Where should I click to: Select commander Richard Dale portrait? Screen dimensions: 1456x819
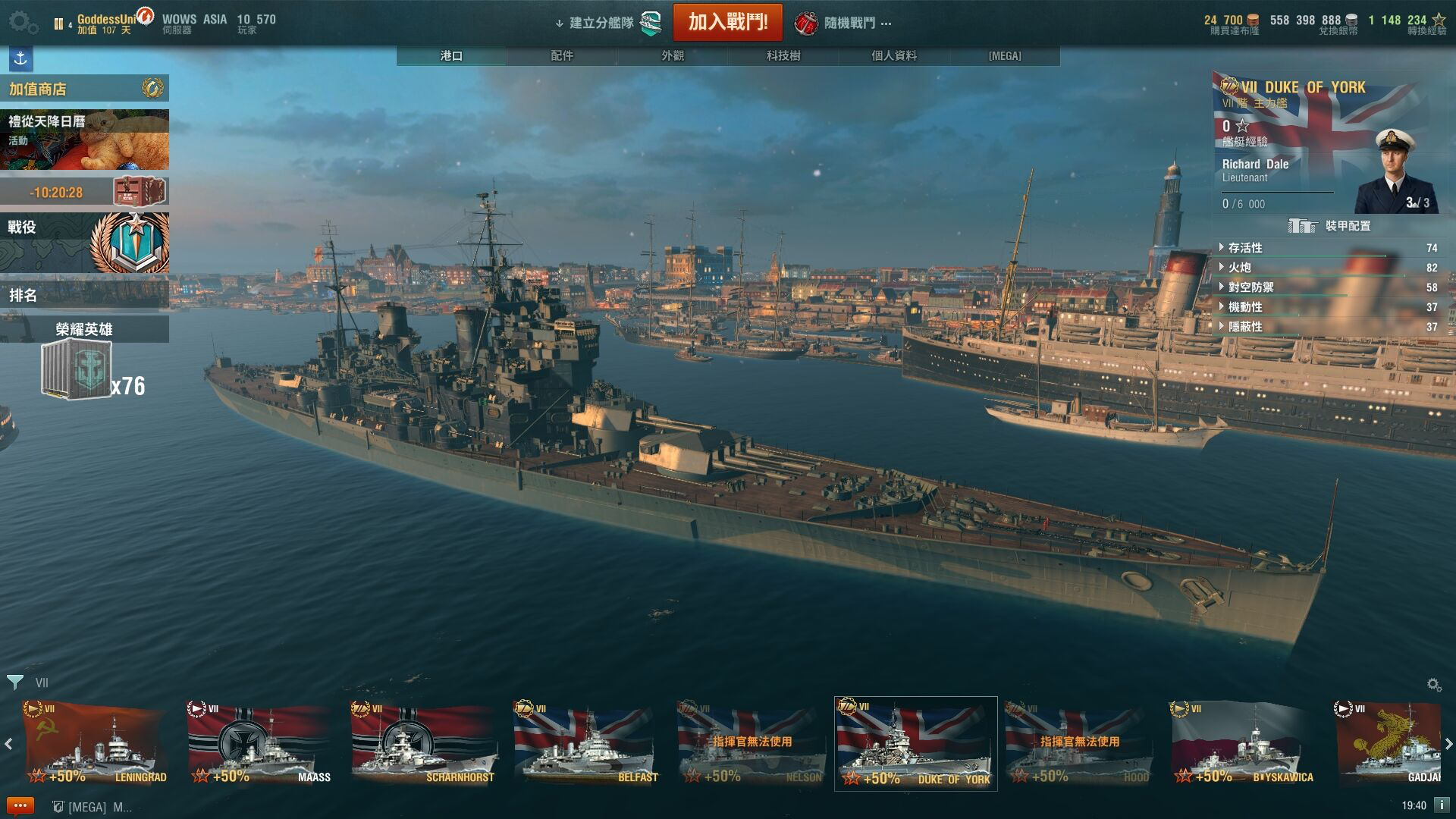click(1394, 173)
